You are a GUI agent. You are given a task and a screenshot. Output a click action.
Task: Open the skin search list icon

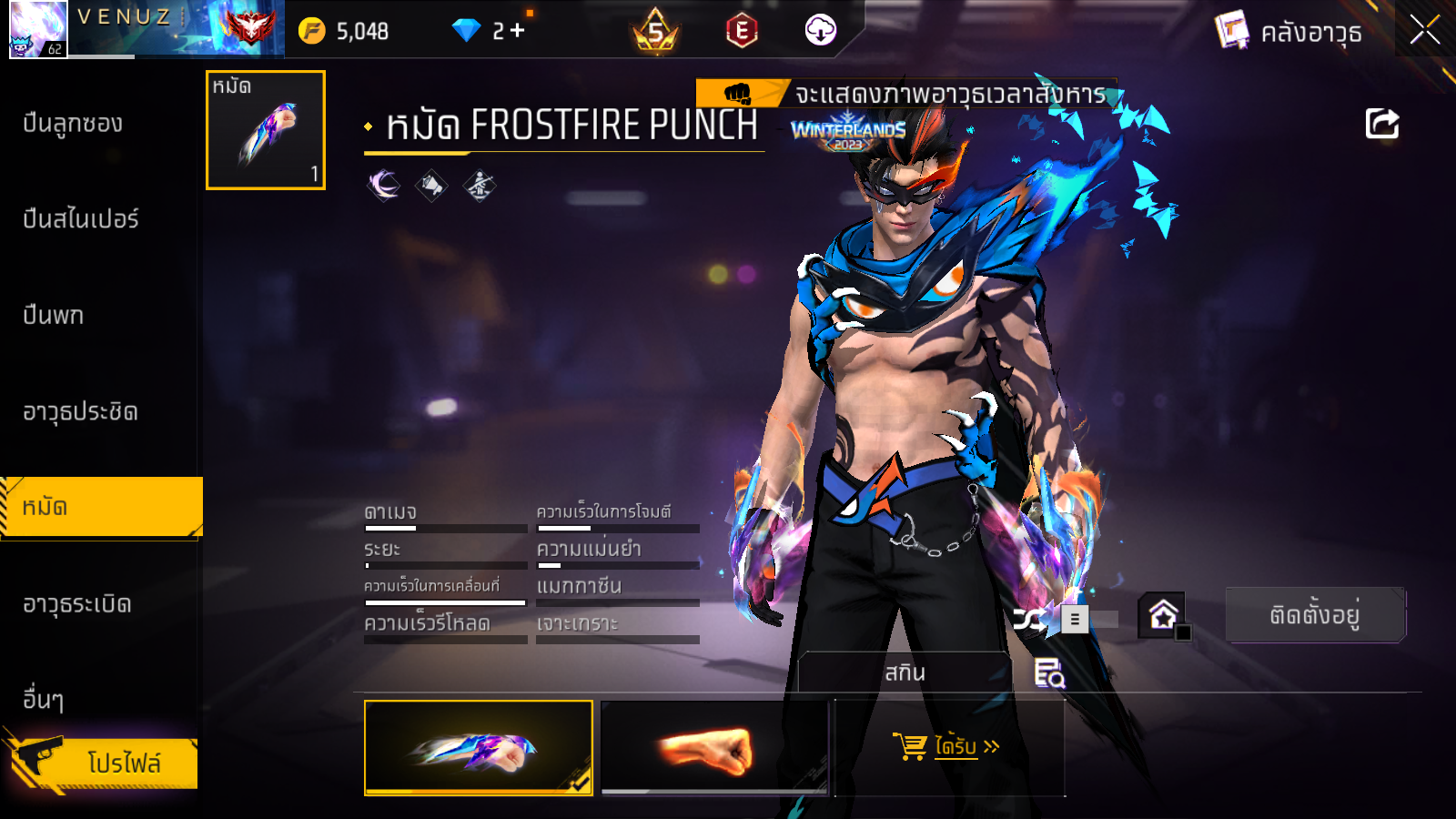(1049, 673)
